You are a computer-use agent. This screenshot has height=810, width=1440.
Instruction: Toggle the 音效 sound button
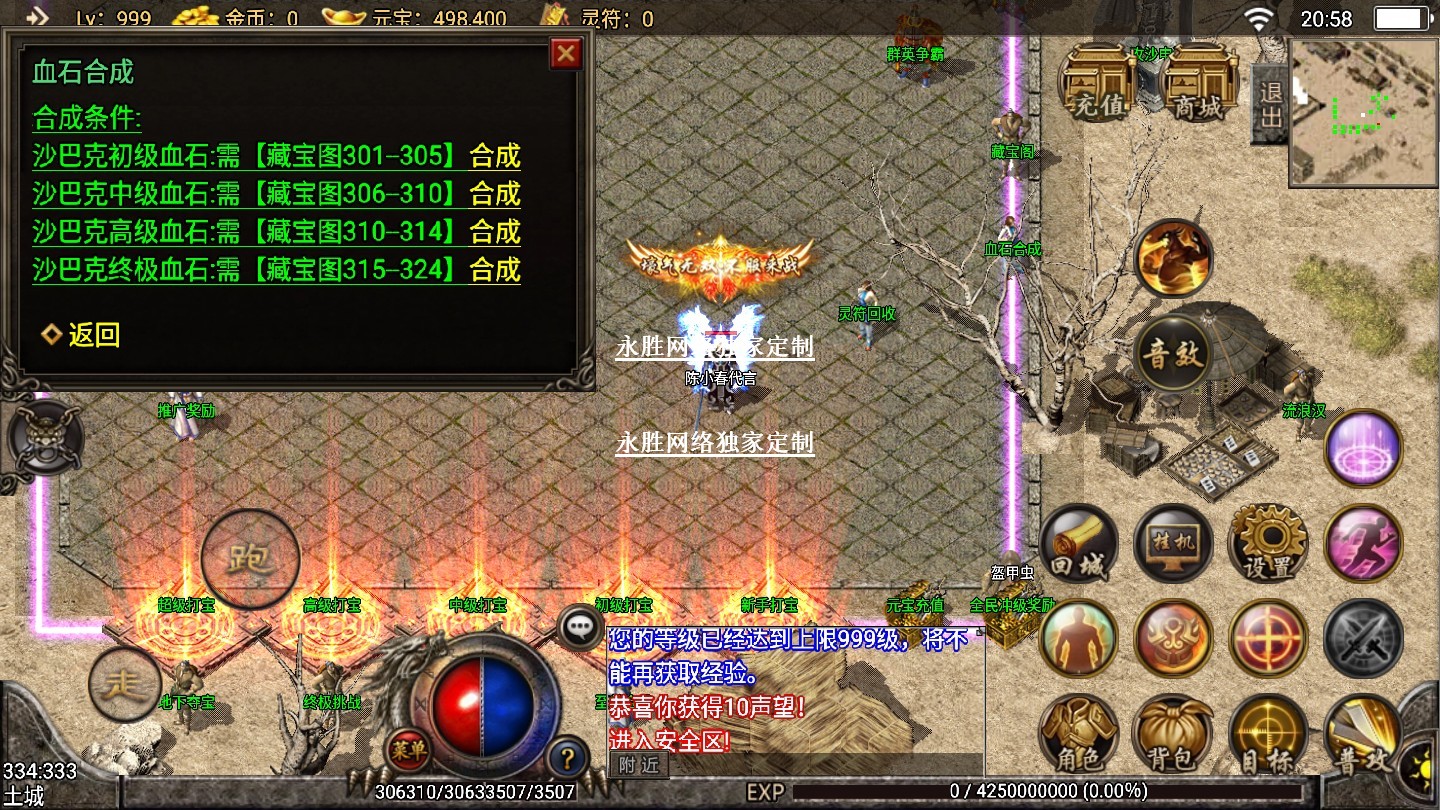pyautogui.click(x=1174, y=353)
